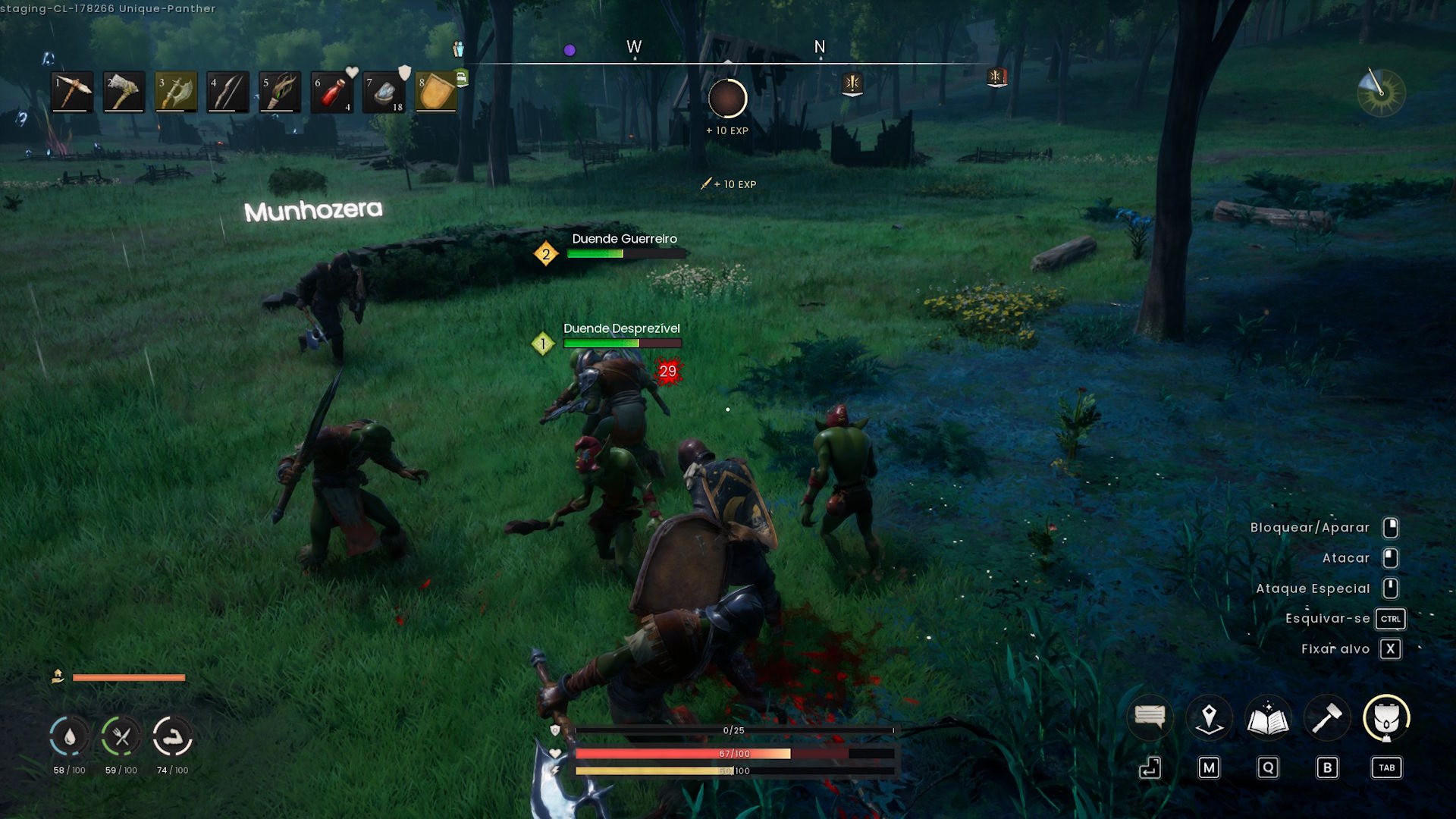Use the red potion in hotbar slot 6
1456x819 pixels.
(x=331, y=91)
